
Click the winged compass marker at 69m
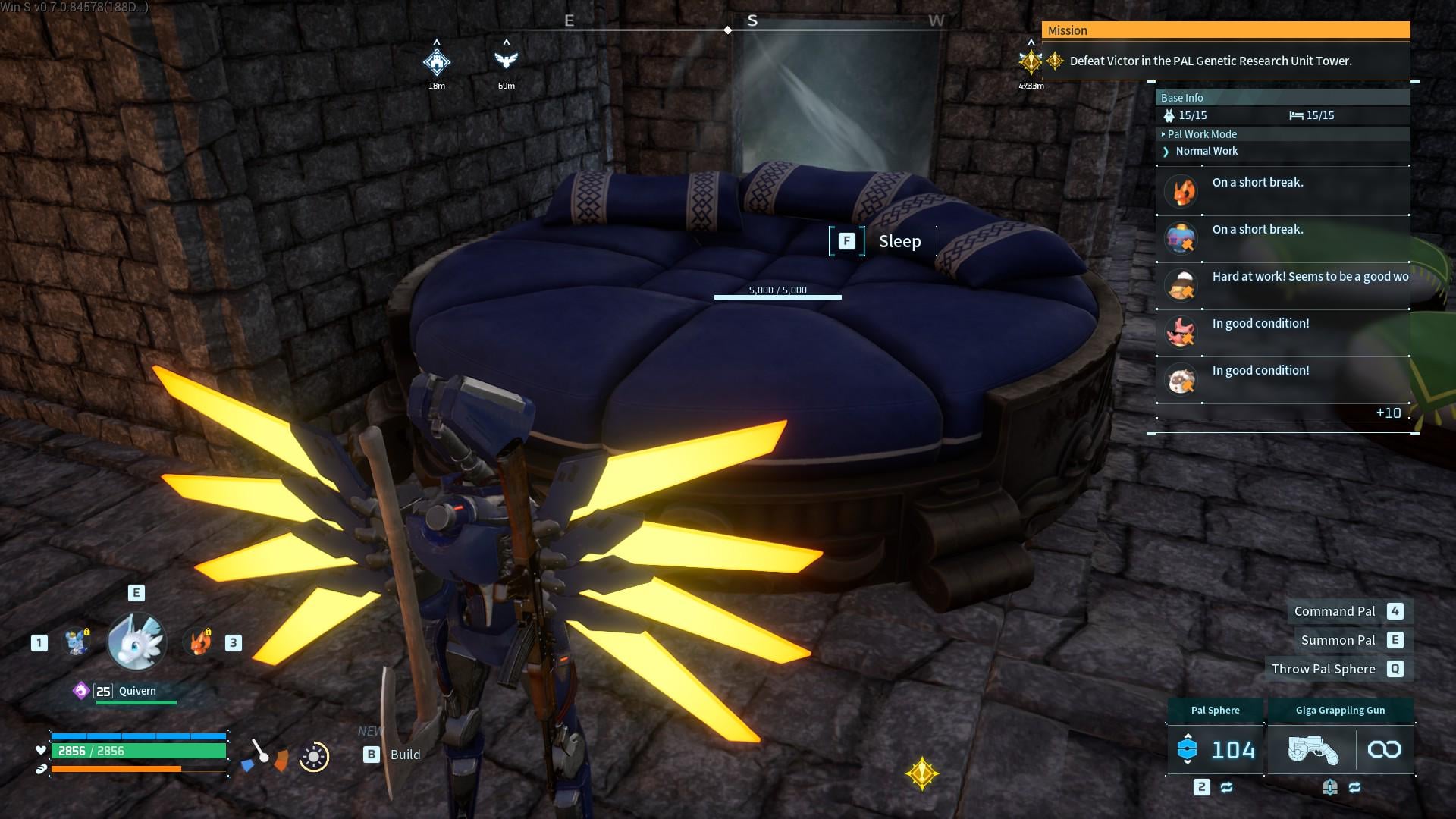[x=506, y=61]
